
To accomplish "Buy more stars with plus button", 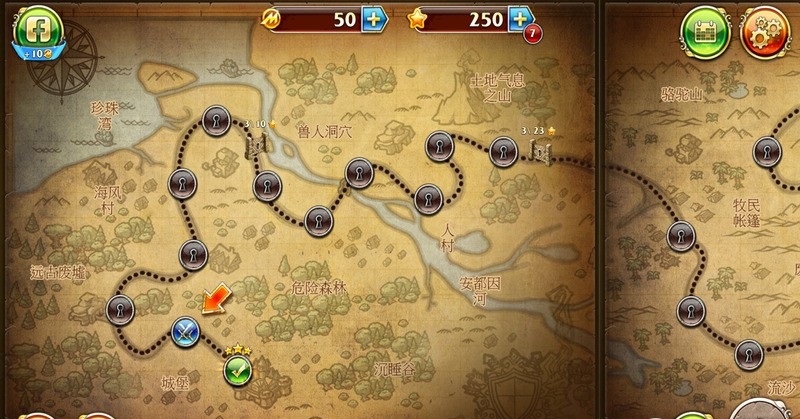I will (x=520, y=19).
